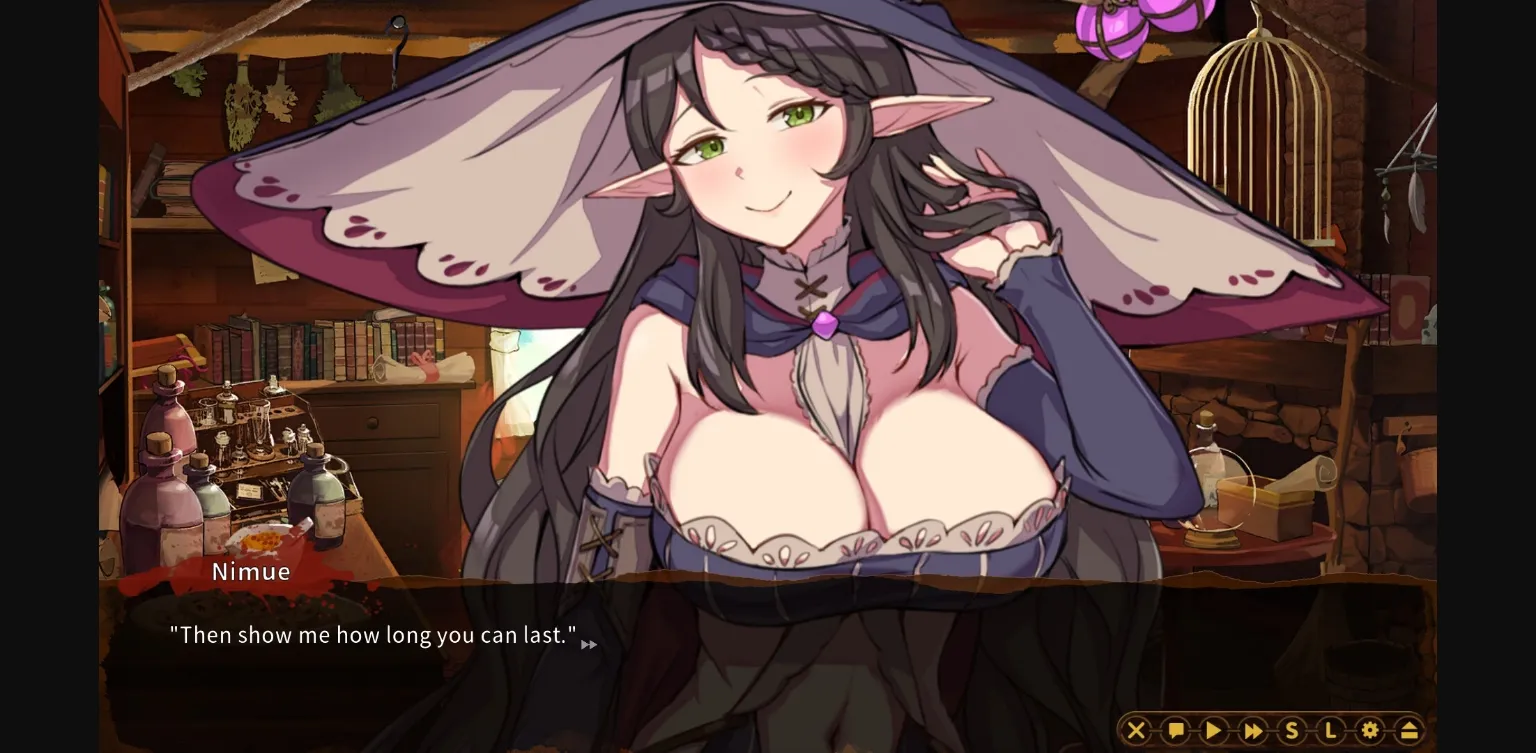The image size is (1536, 753).
Task: Save your progress with the S button
Action: click(x=1291, y=730)
